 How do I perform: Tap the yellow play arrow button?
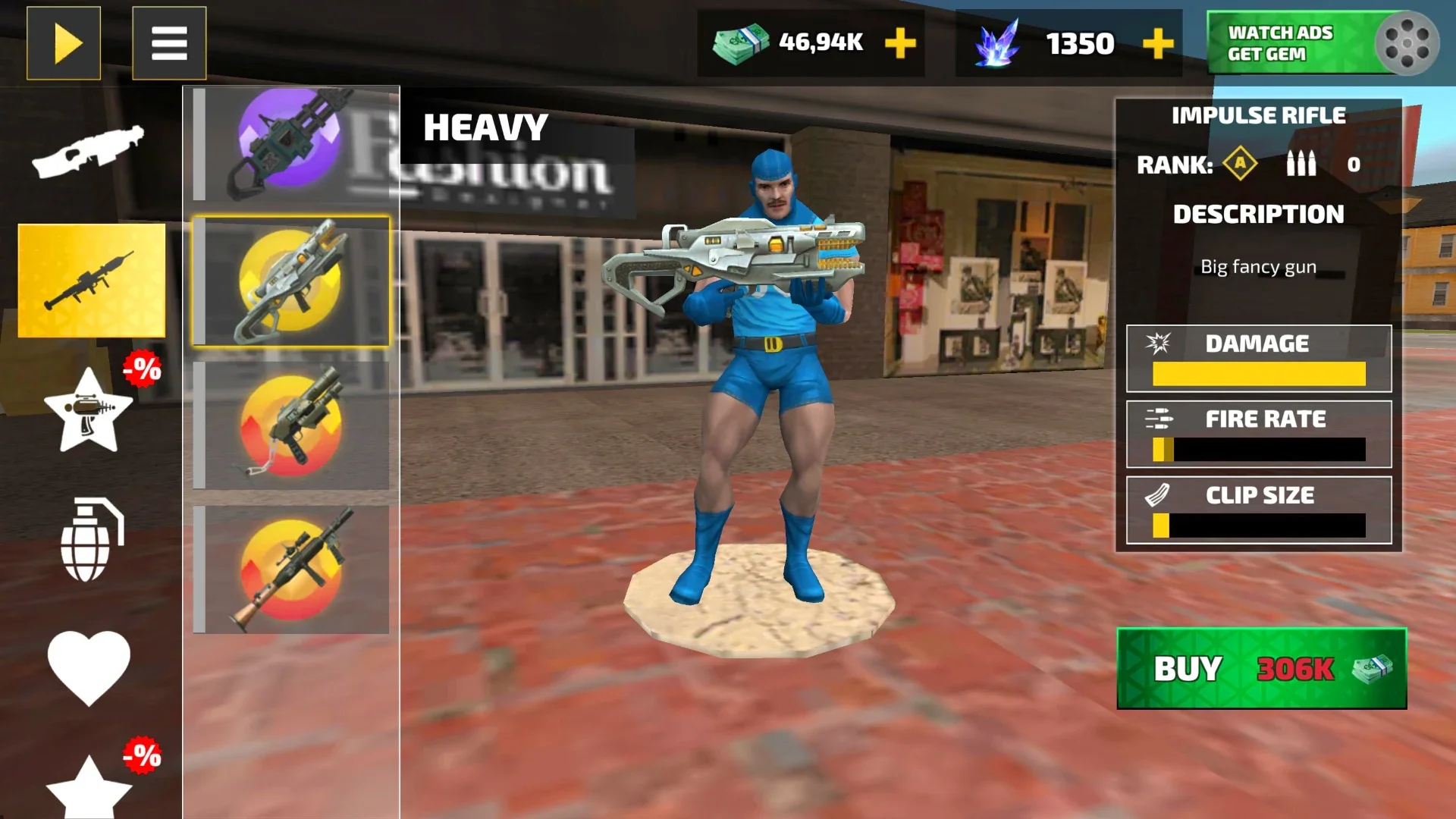64,43
